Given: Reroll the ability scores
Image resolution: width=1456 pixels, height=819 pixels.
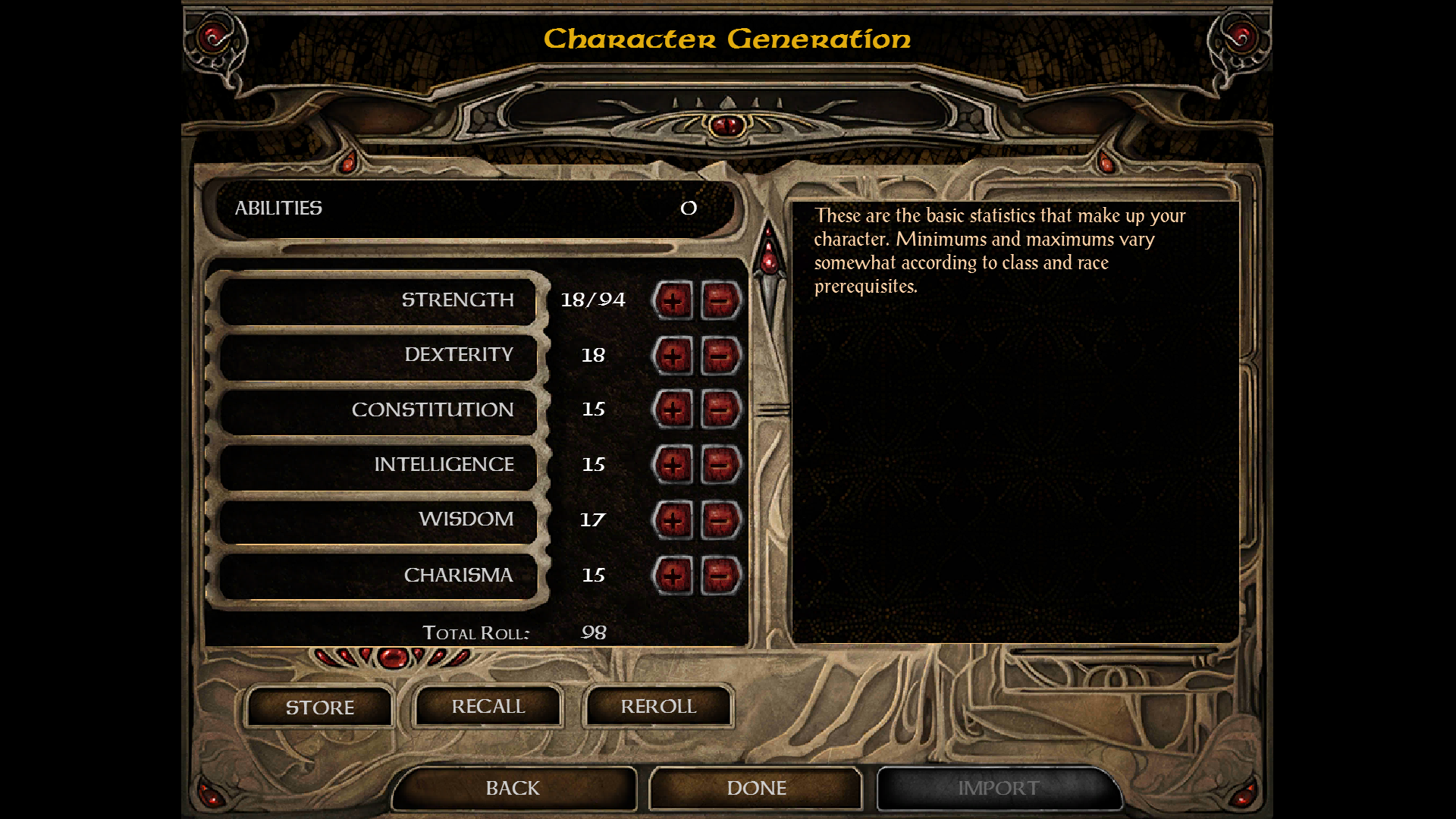Looking at the screenshot, I should 658,707.
